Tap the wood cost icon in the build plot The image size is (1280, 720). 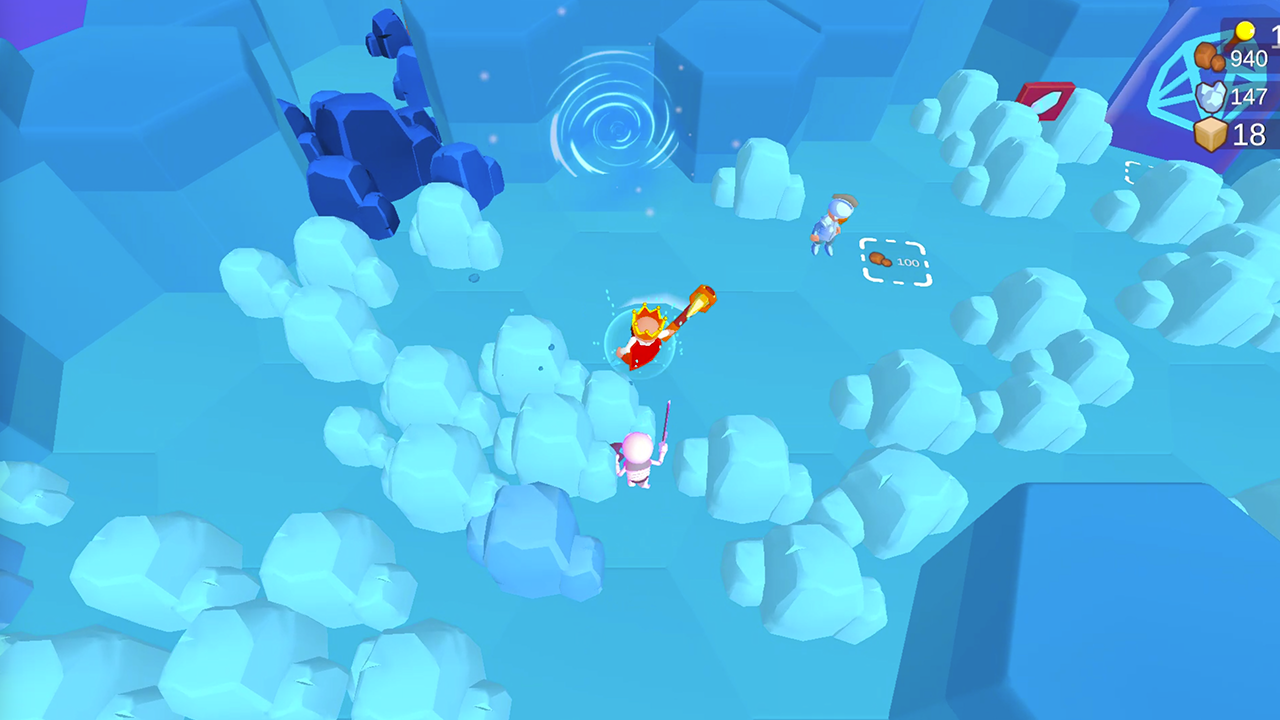pos(880,261)
